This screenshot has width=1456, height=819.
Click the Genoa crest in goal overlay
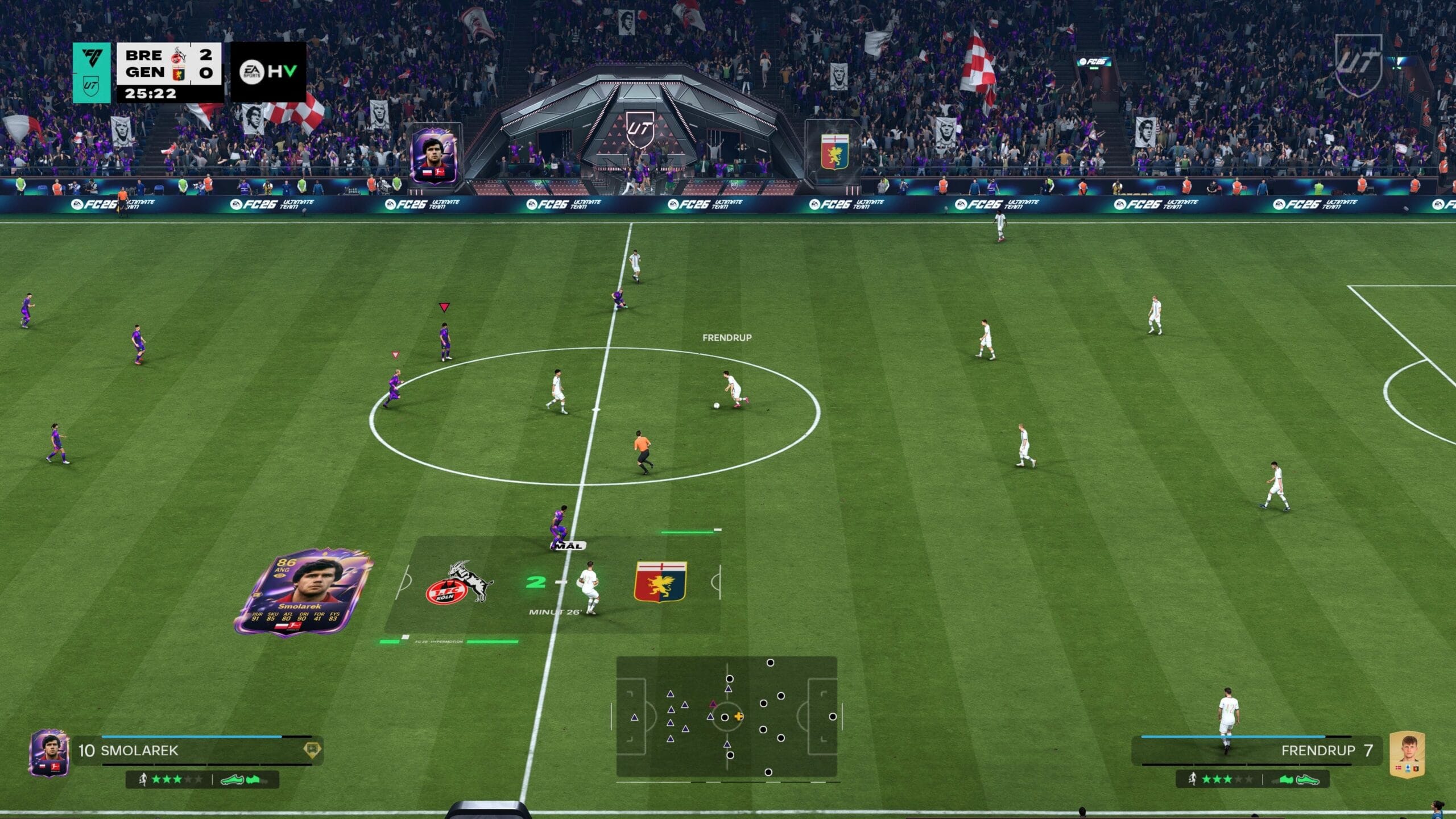coord(660,582)
